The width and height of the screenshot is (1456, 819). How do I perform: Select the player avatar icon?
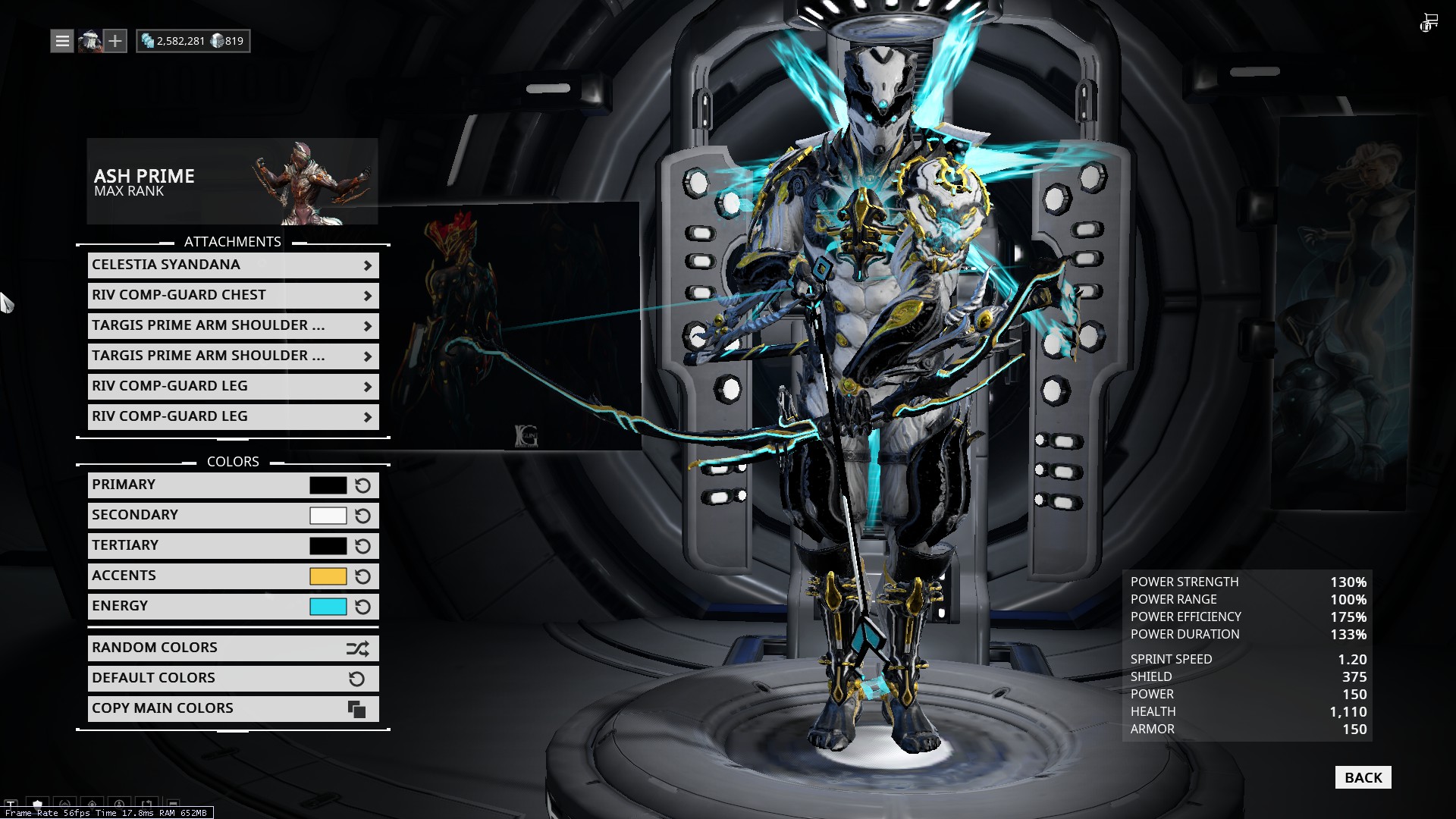(x=89, y=41)
